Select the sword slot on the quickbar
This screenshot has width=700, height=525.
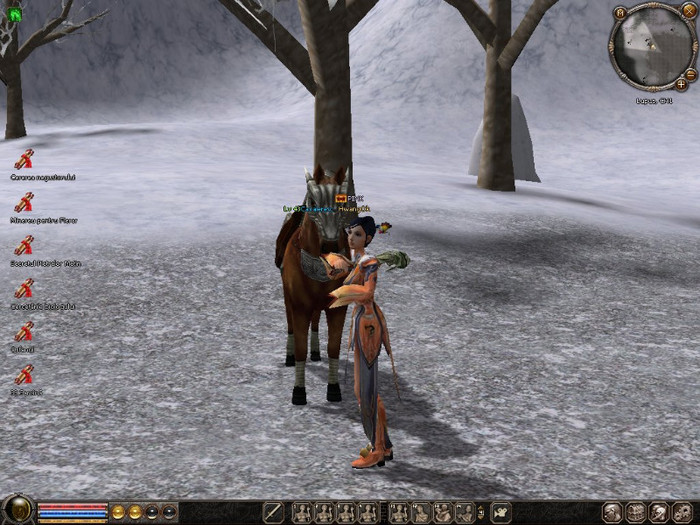point(273,513)
